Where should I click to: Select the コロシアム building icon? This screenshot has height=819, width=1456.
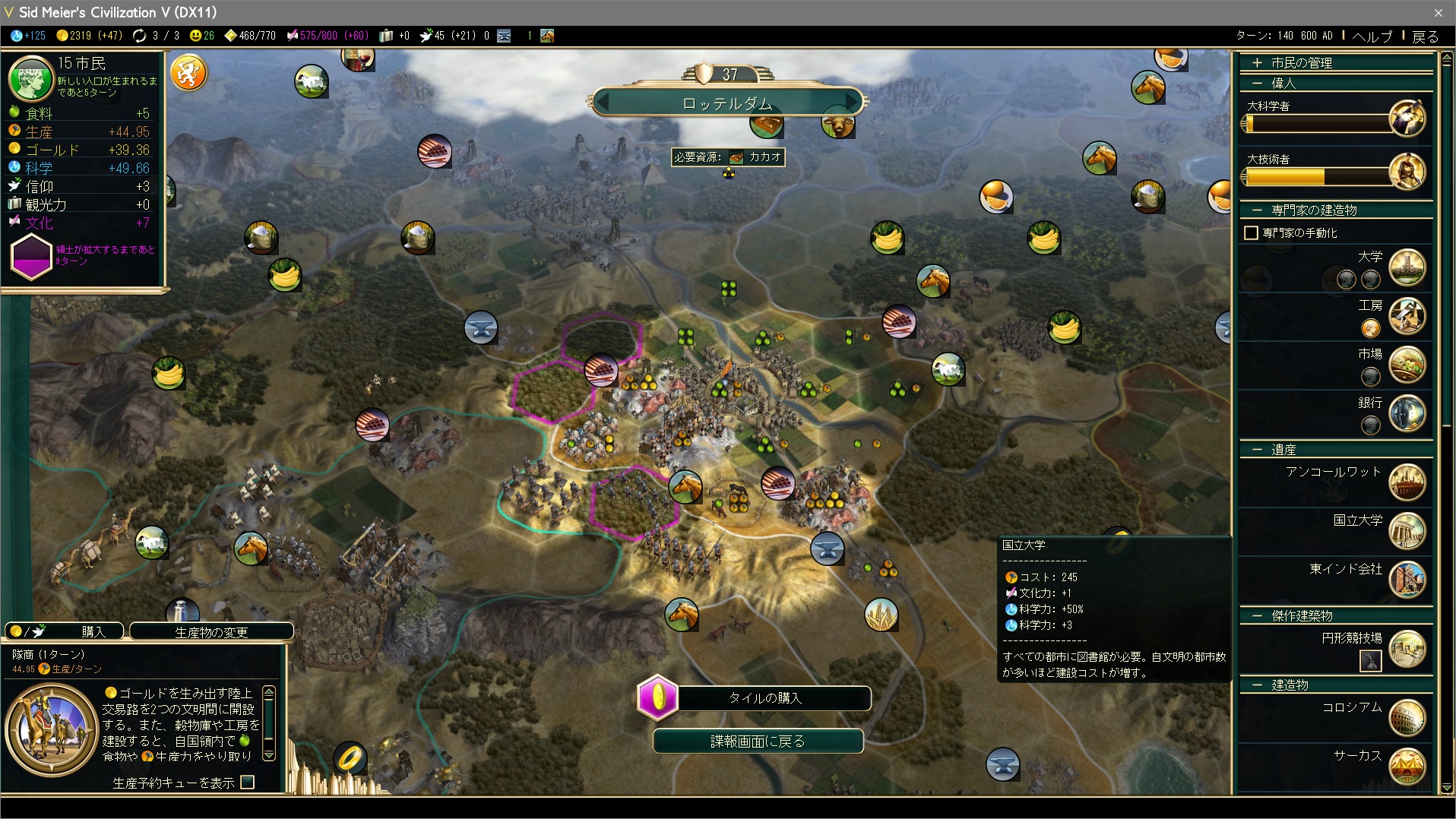coord(1407,717)
